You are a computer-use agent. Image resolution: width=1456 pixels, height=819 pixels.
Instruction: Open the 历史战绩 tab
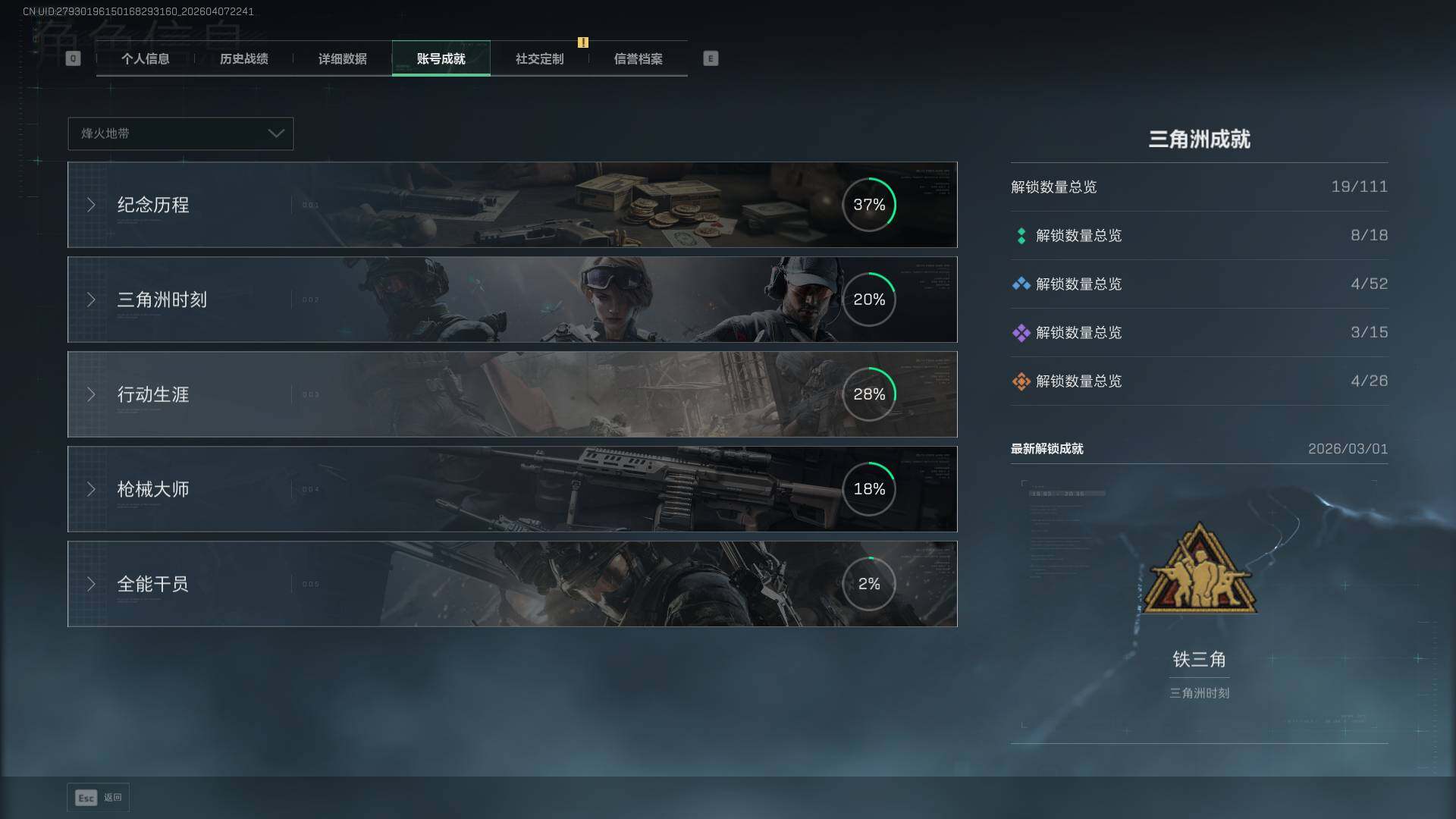click(243, 59)
